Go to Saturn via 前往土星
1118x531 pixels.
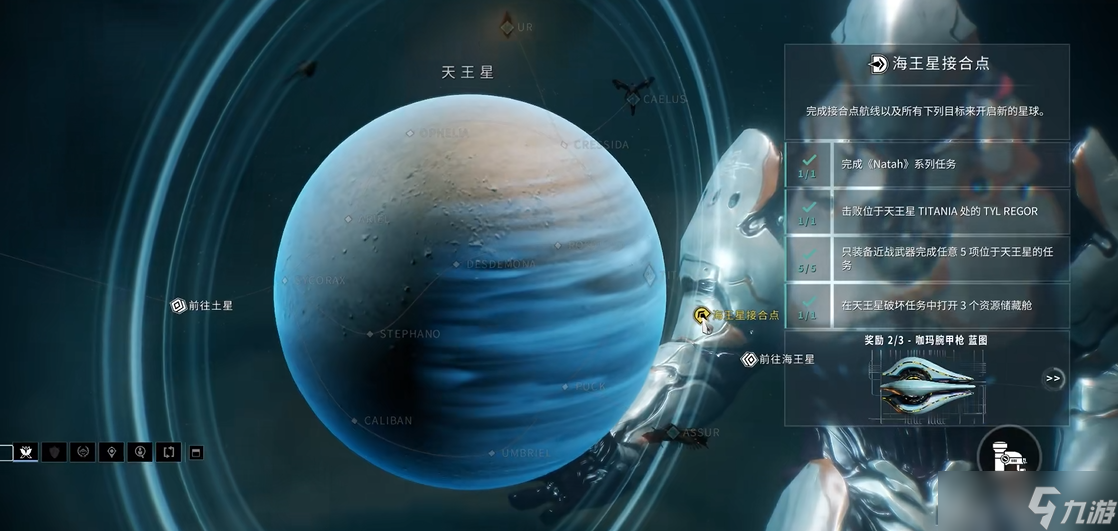coord(178,305)
